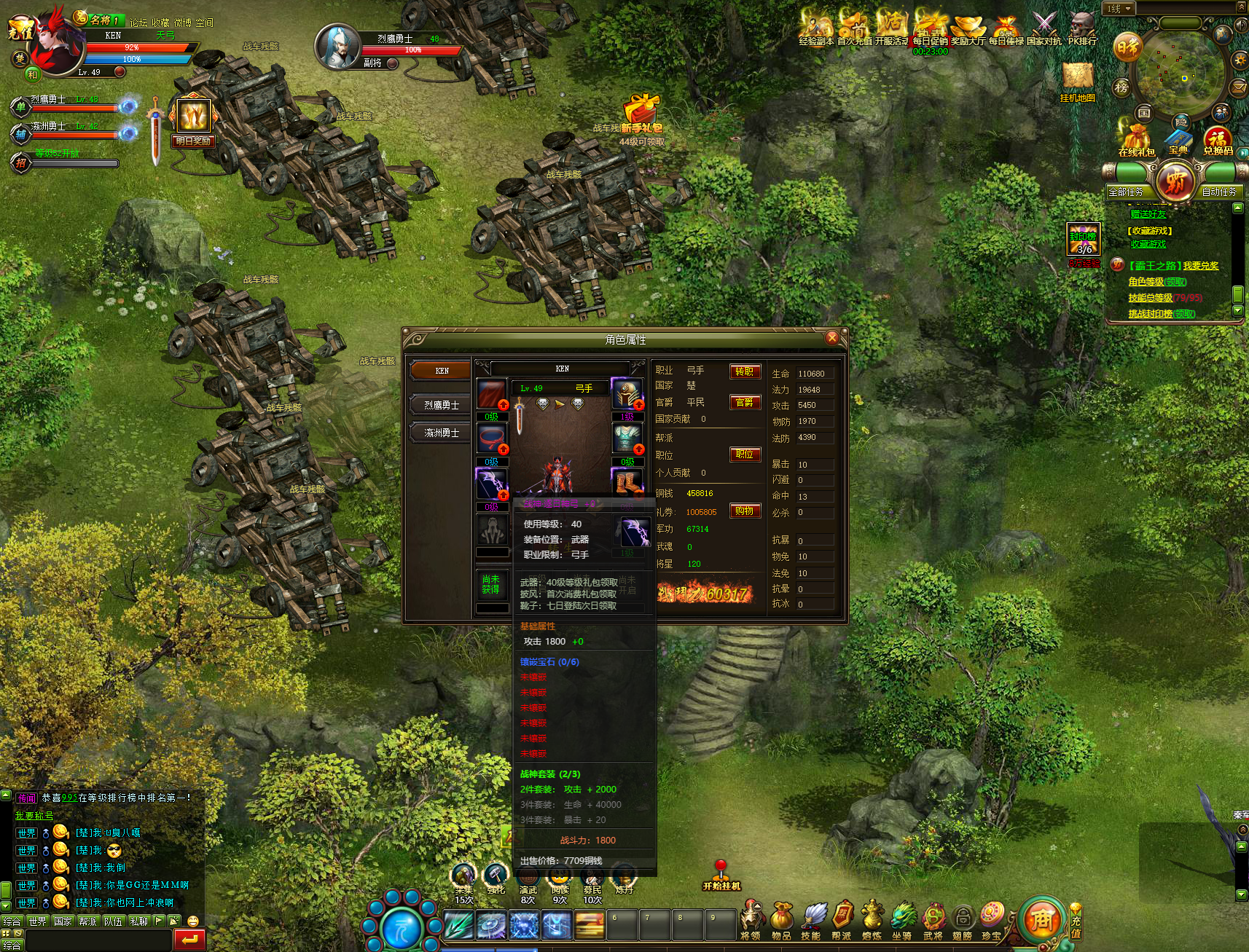Open the 挂机地图 map scroll
Screen dimensions: 1249x952
click(x=1078, y=79)
